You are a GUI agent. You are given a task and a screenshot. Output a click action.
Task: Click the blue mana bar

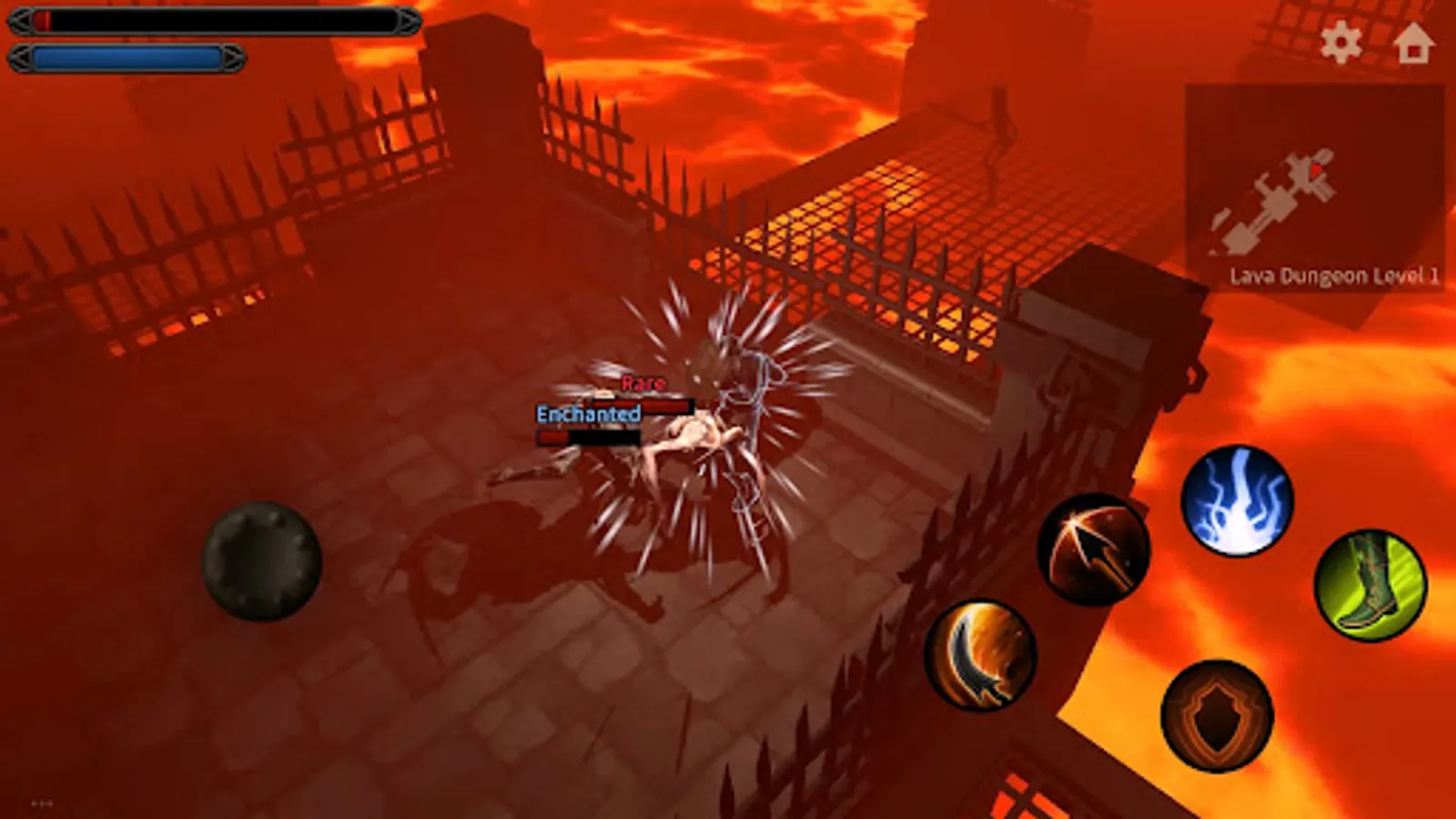[x=127, y=56]
